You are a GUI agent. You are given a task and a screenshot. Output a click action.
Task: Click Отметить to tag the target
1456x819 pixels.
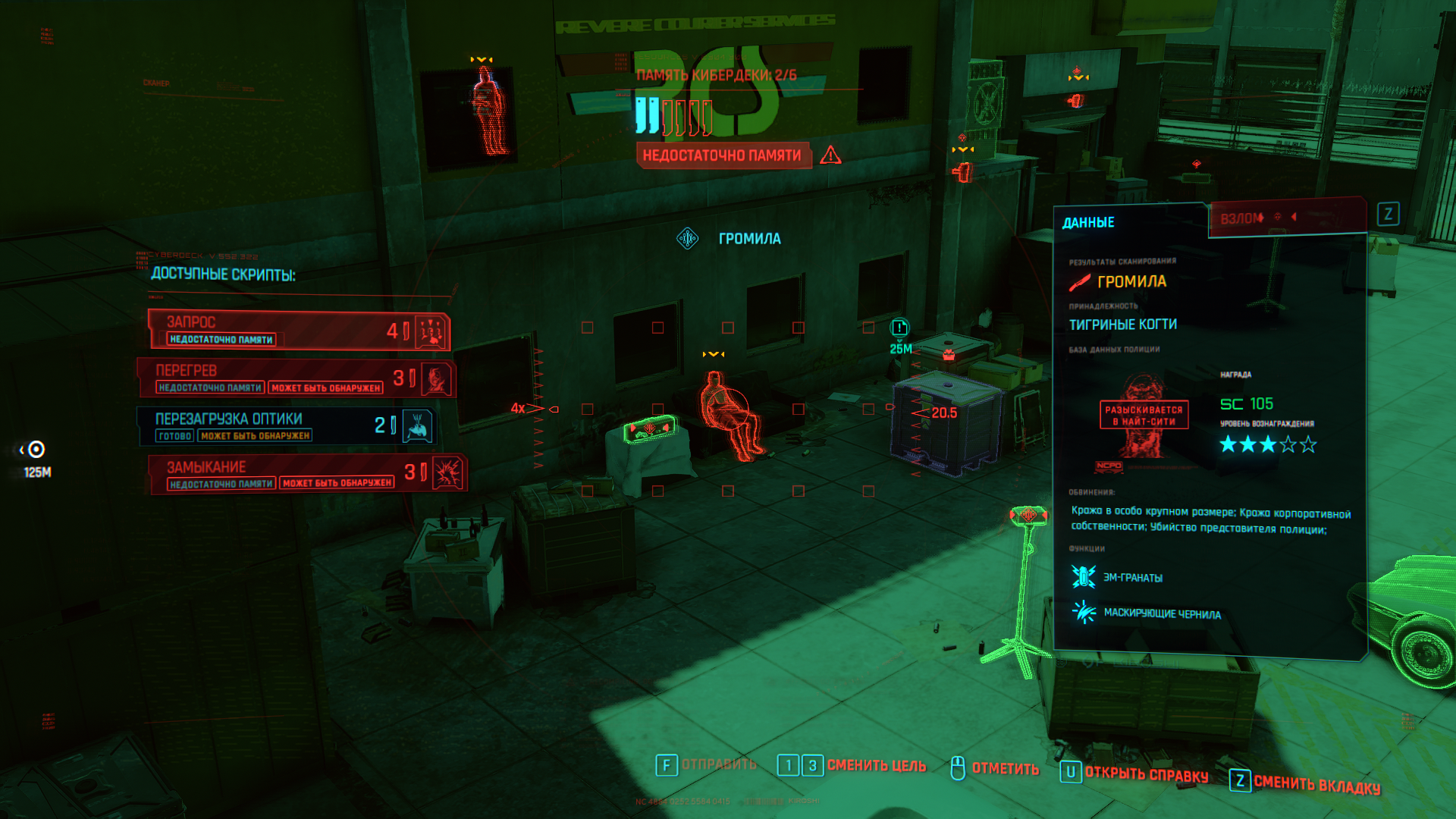[1005, 768]
